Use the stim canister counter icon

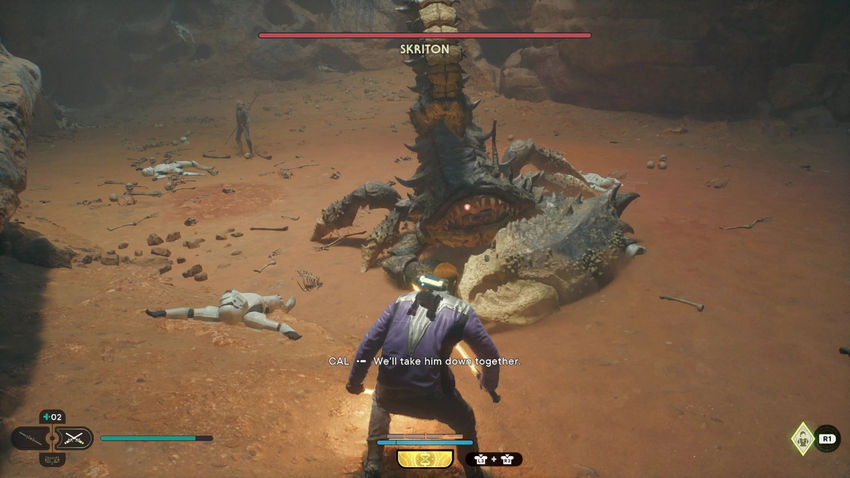pyautogui.click(x=52, y=417)
